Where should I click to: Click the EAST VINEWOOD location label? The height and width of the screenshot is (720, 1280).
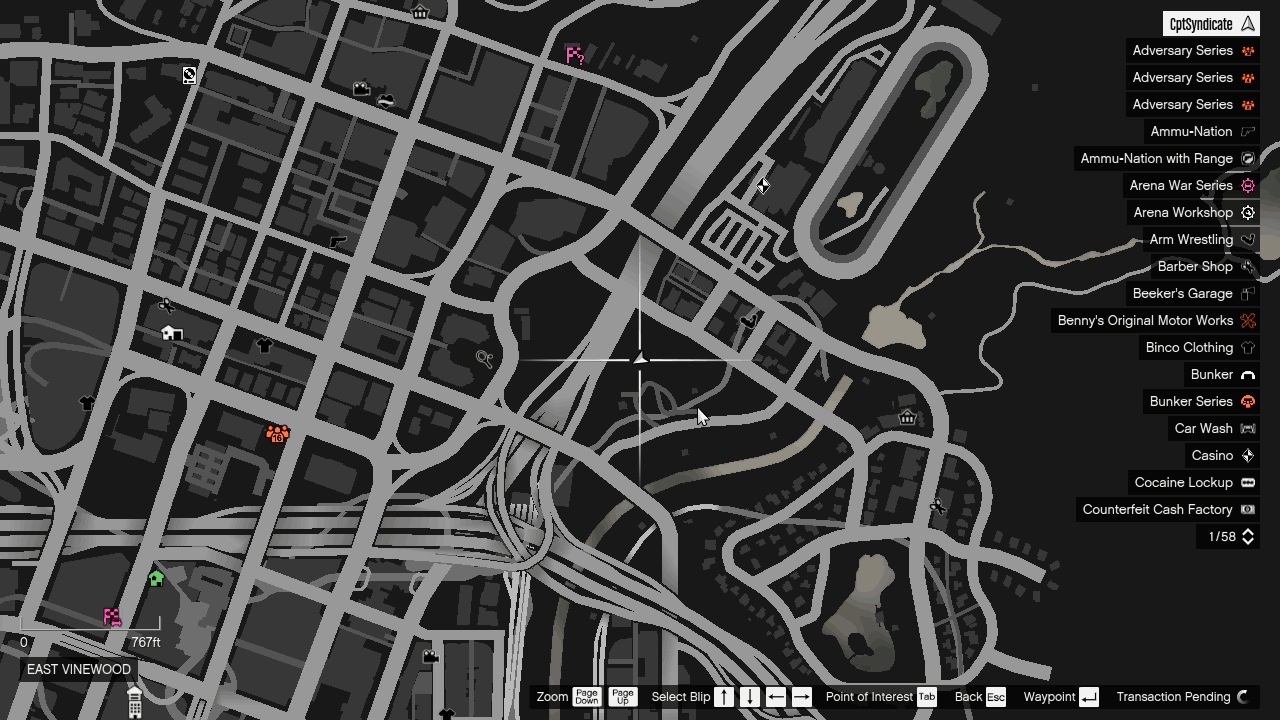pos(78,669)
